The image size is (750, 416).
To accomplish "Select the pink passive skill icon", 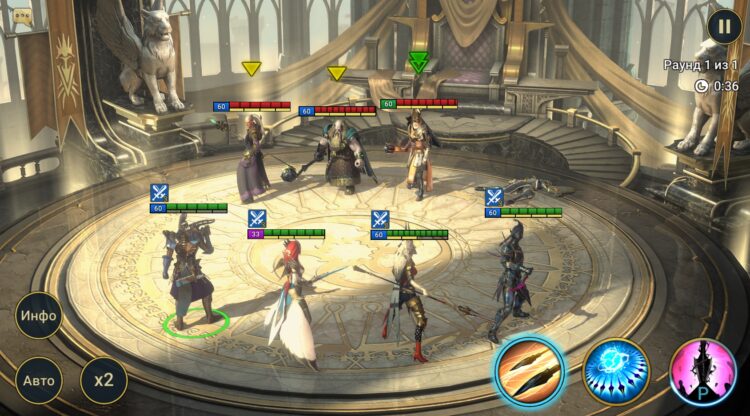I will coord(703,371).
